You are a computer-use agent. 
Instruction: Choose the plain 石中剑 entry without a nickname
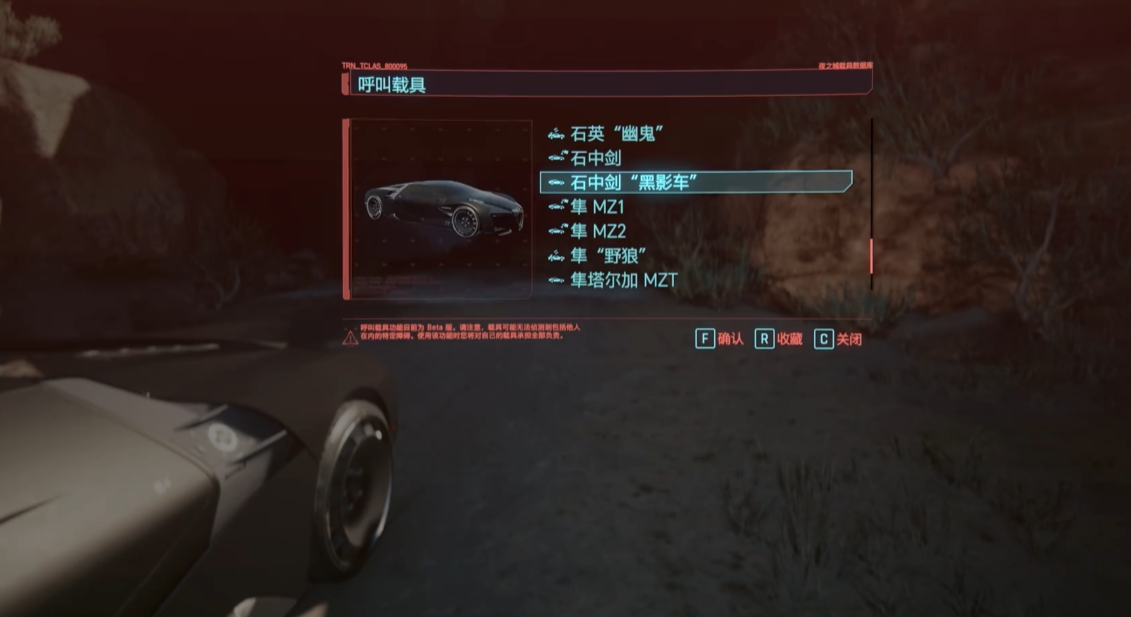tap(595, 157)
